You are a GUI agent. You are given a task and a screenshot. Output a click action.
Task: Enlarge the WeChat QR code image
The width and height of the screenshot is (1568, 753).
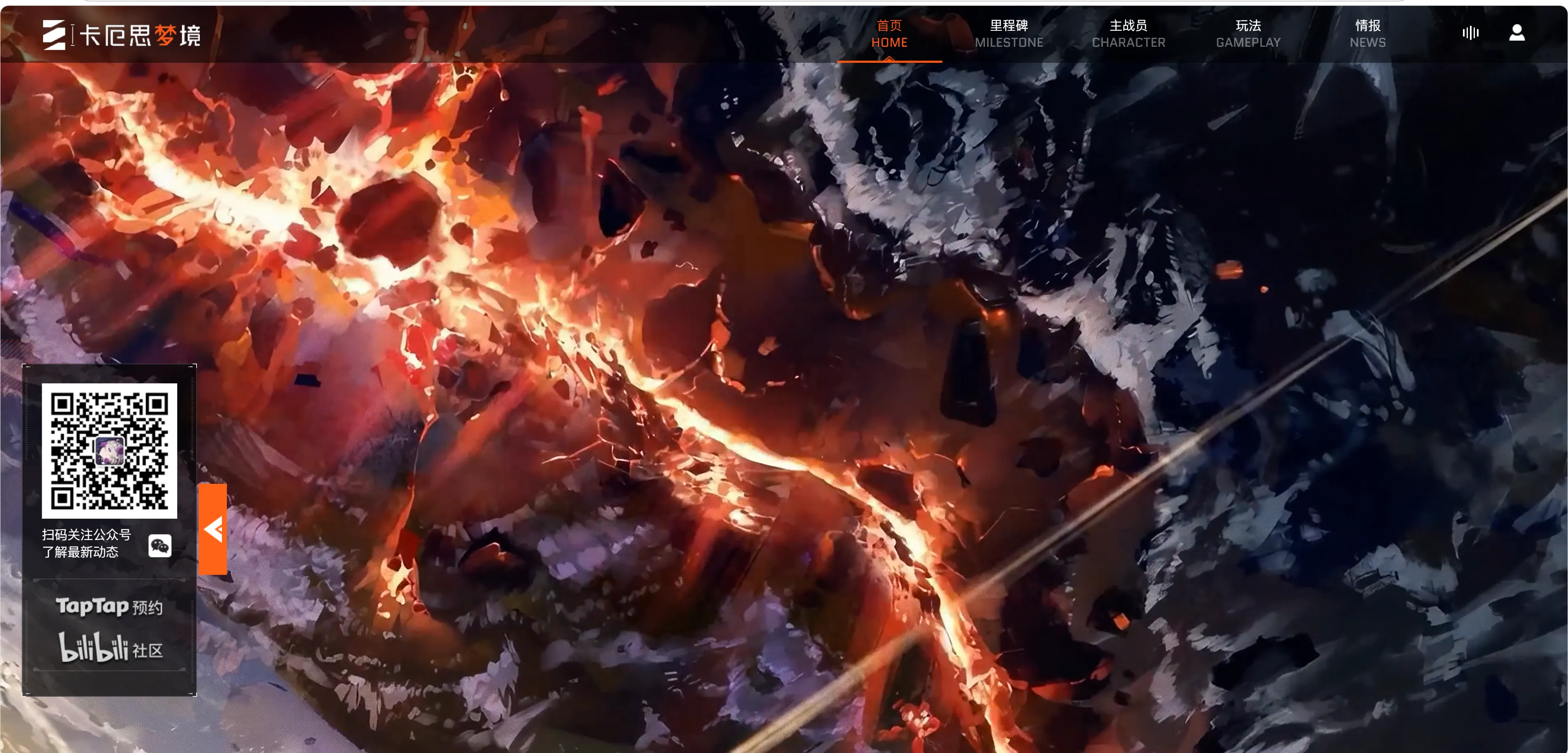click(110, 451)
